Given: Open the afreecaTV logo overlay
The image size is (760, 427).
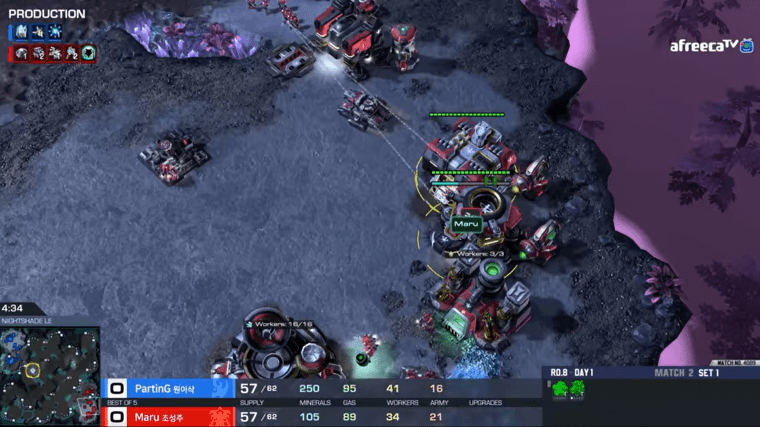Looking at the screenshot, I should [710, 46].
